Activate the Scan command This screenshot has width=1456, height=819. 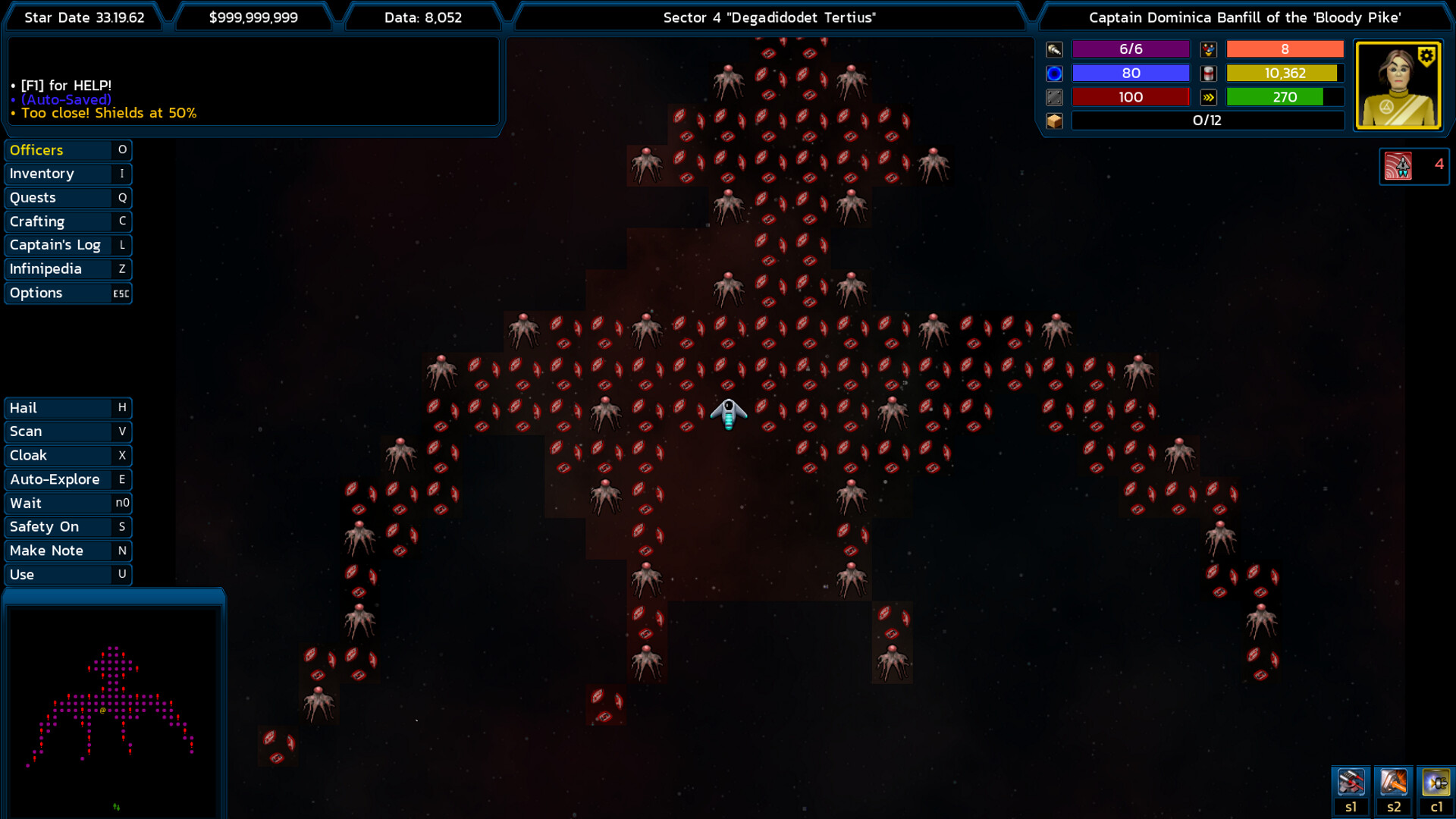click(x=67, y=431)
